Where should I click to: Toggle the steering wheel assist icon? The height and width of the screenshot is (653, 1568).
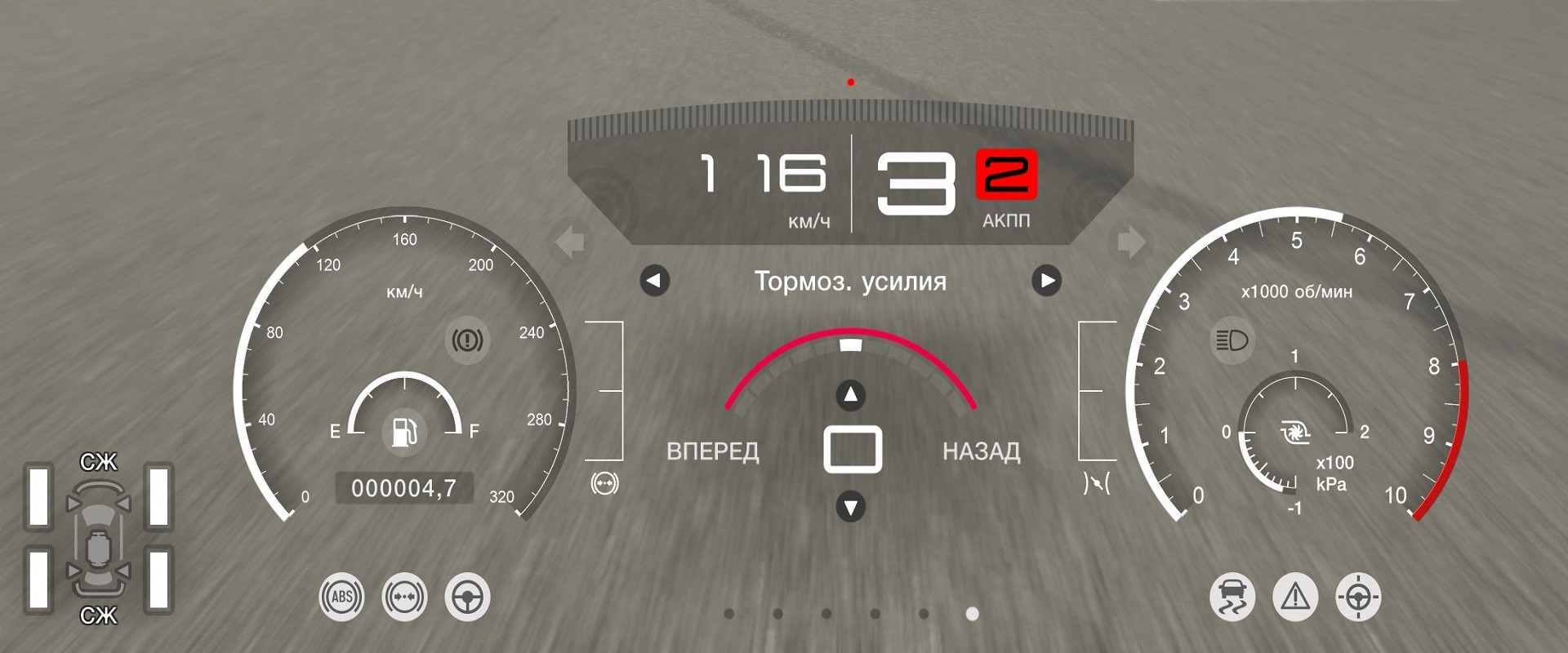467,597
